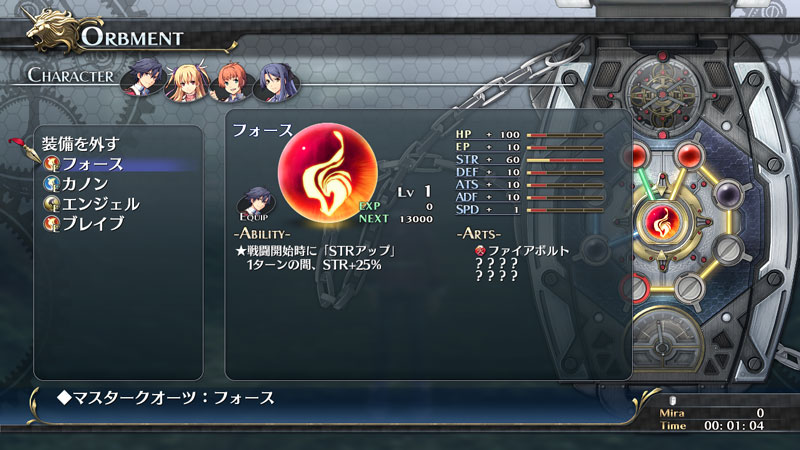
Task: Choose the ブレイブ master quartz entry
Action: [x=92, y=224]
